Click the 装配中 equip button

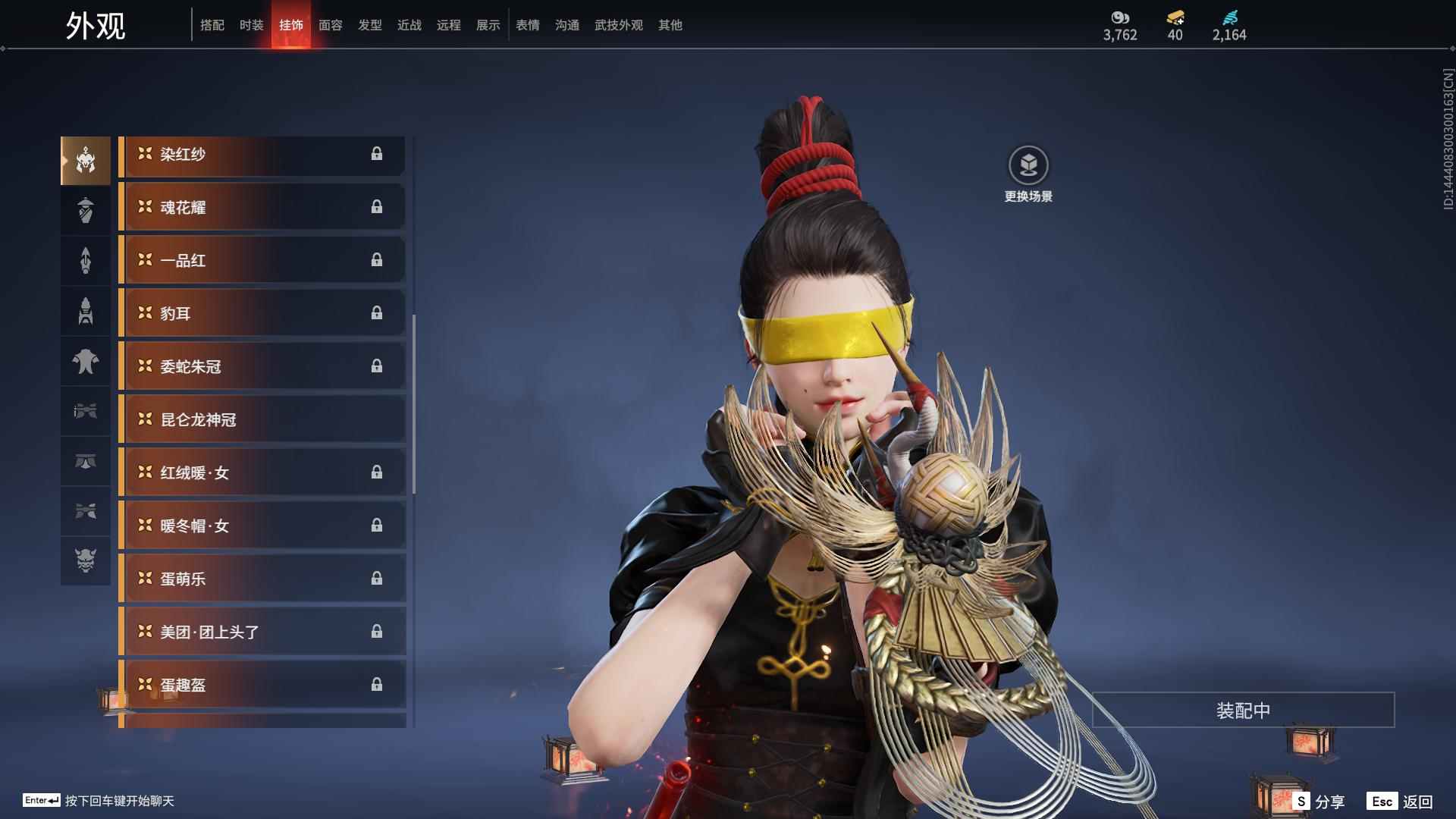[1243, 711]
